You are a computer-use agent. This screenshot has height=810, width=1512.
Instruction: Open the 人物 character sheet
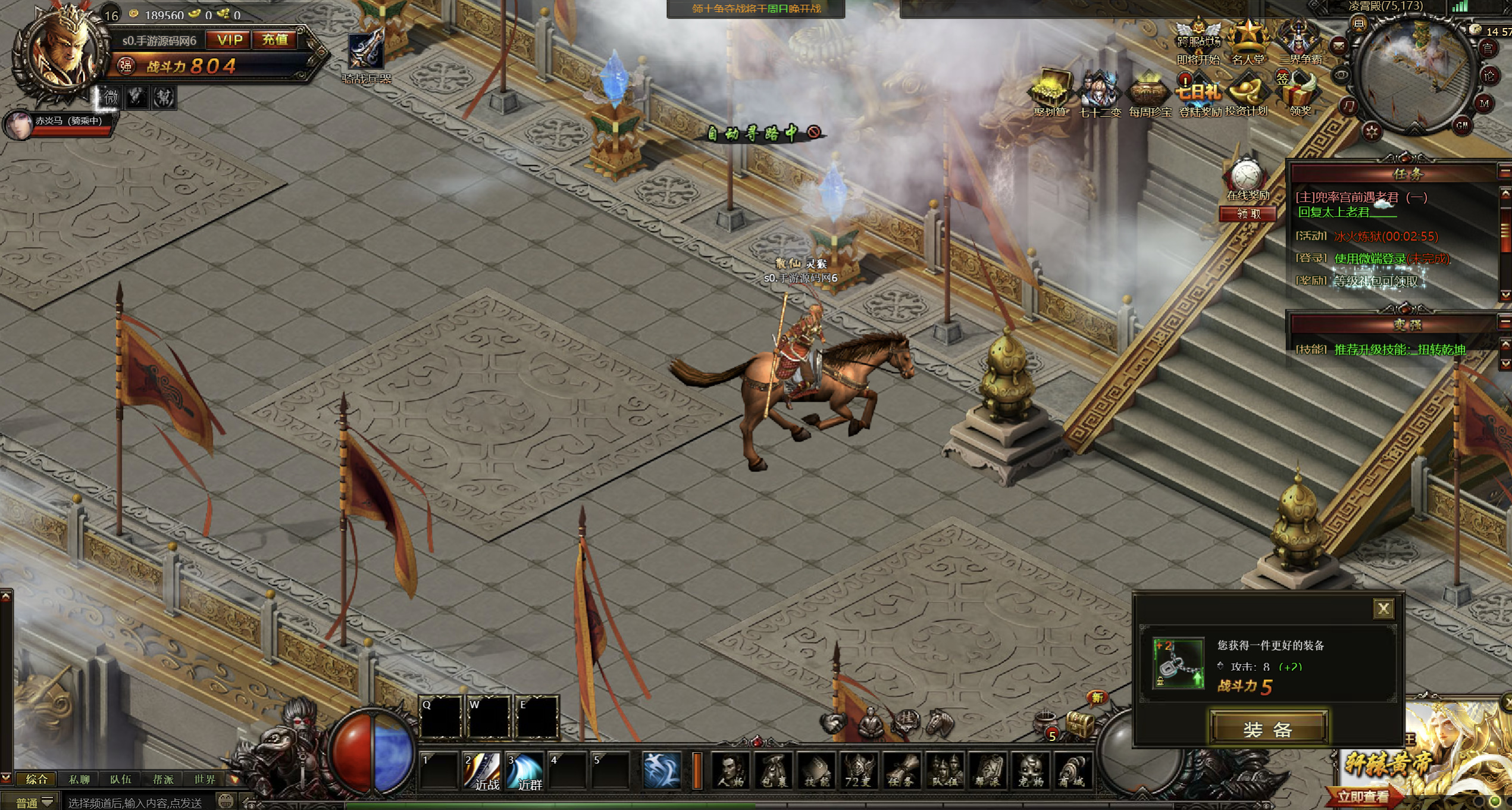(x=731, y=771)
